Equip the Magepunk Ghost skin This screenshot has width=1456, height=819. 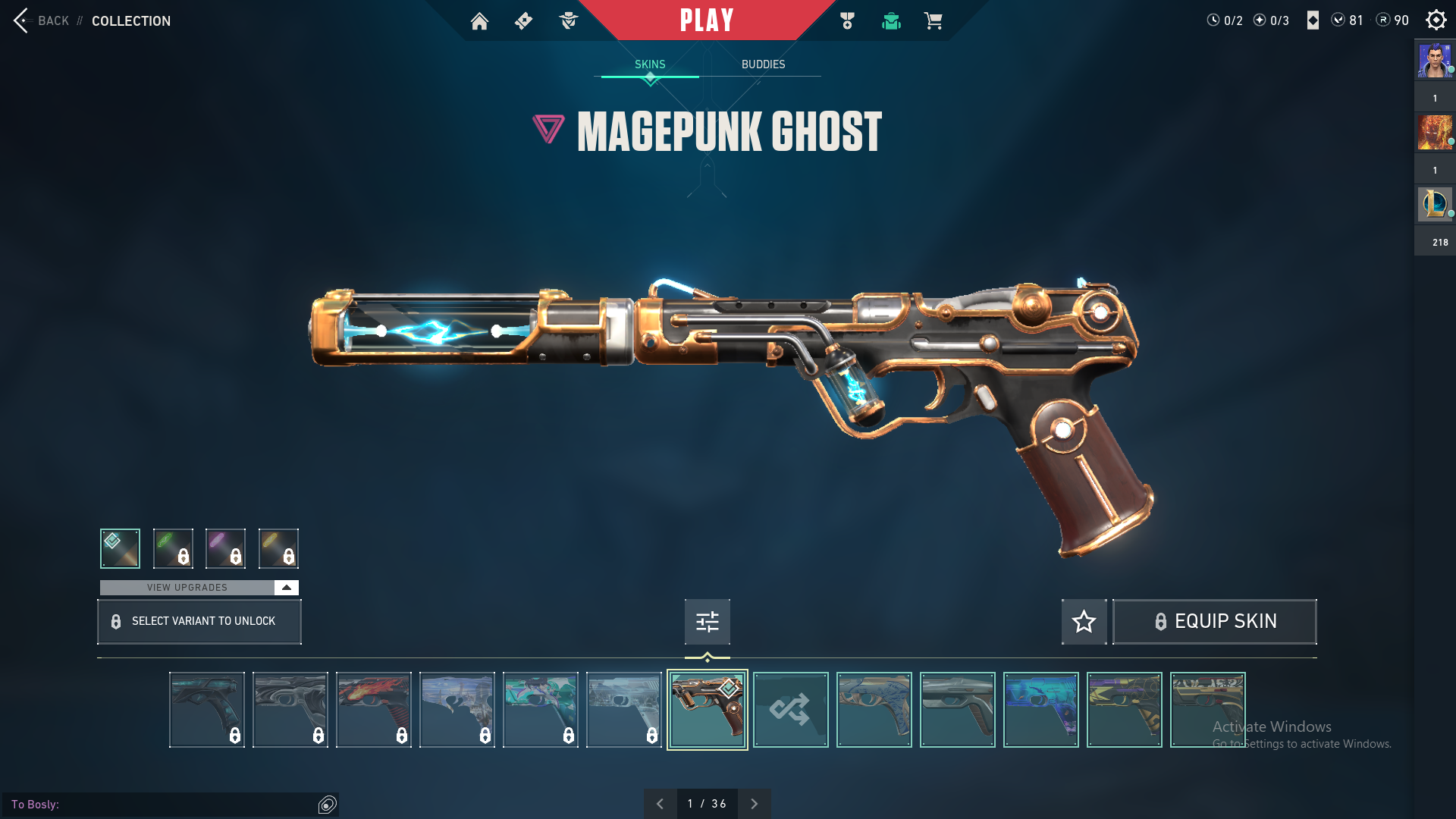pos(1214,622)
